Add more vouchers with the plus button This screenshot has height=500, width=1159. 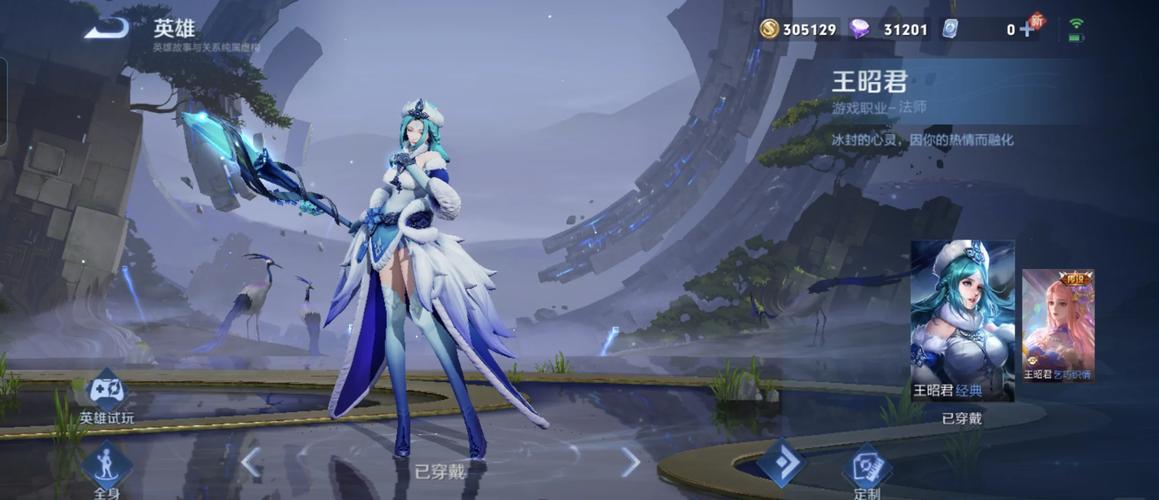tap(1026, 29)
